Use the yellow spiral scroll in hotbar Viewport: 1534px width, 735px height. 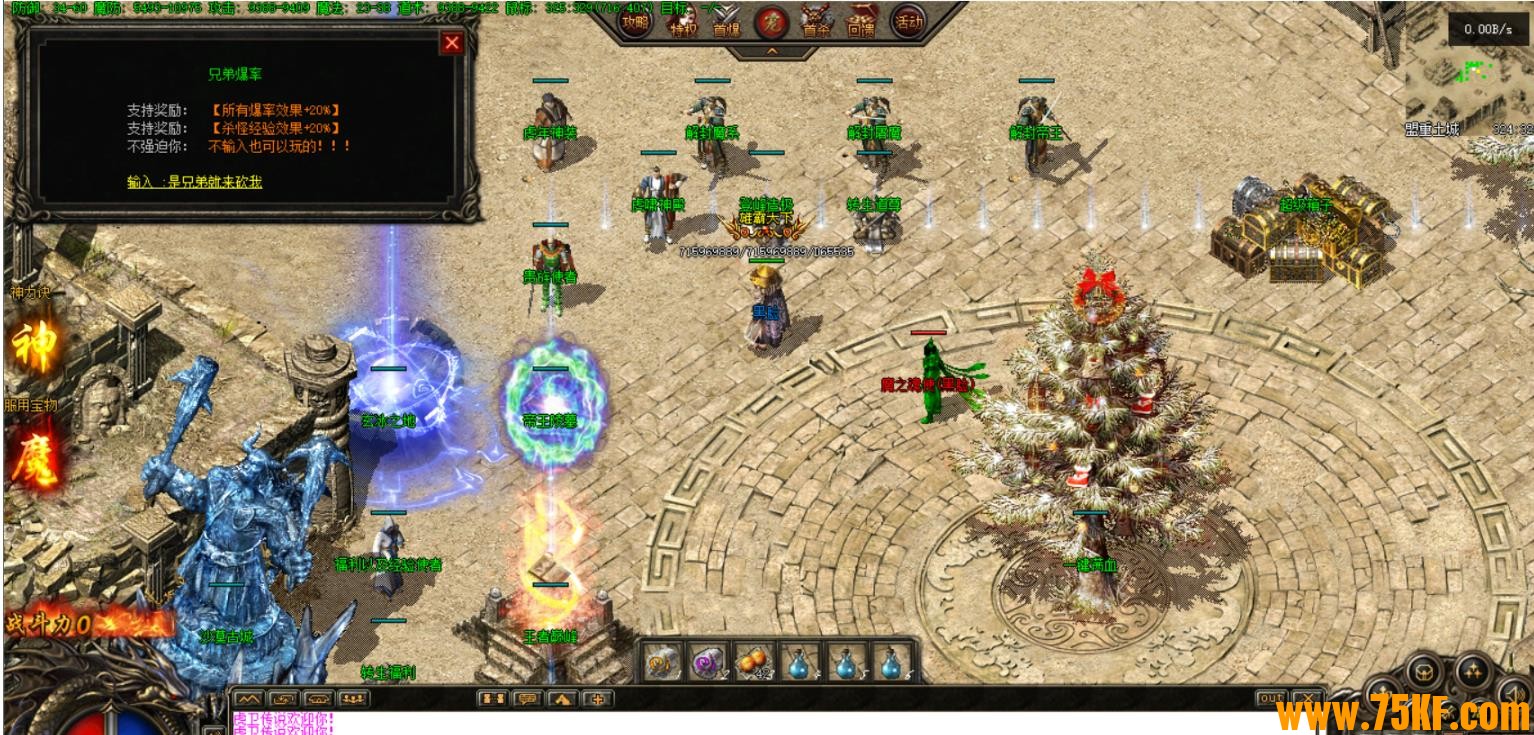(660, 662)
